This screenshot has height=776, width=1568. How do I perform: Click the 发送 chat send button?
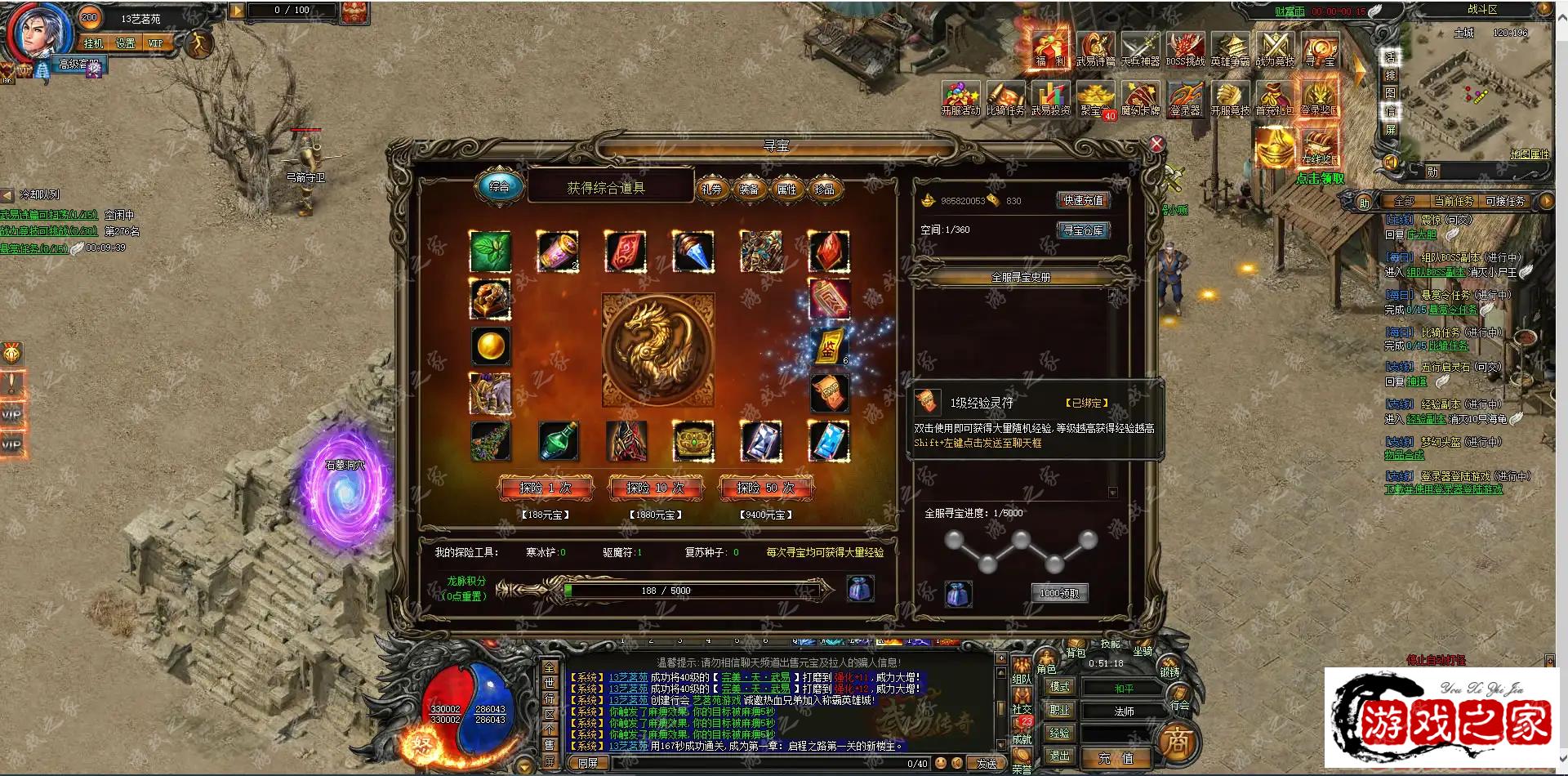click(987, 764)
